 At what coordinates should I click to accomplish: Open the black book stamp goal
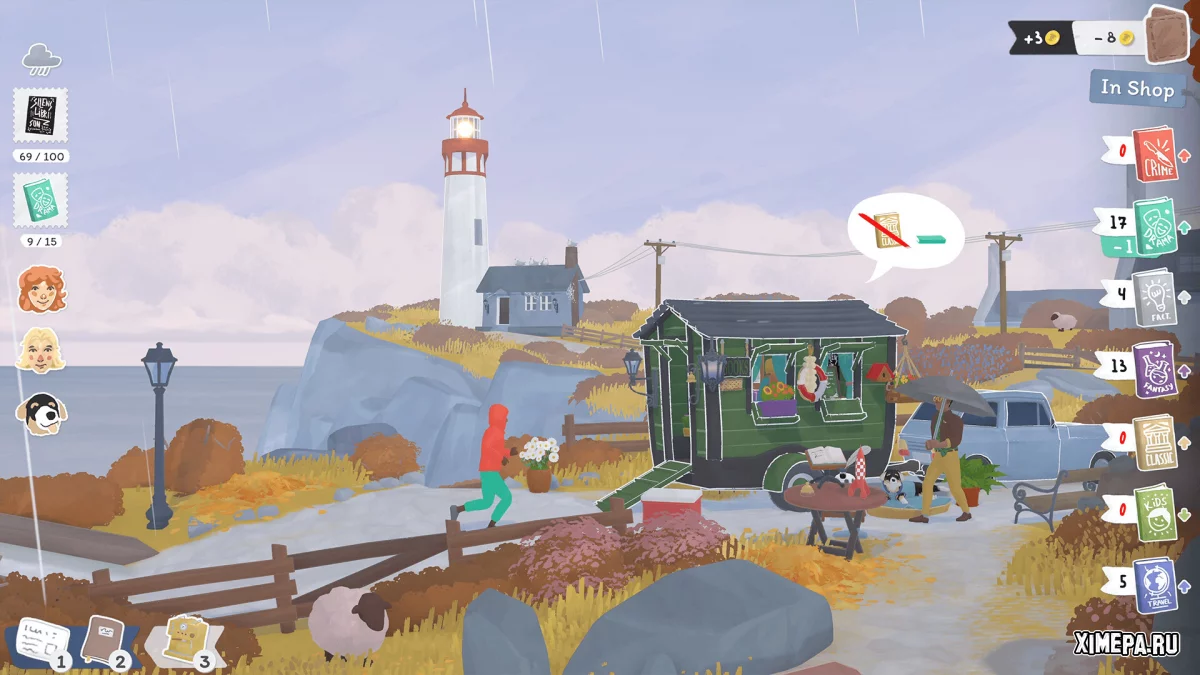(x=41, y=115)
